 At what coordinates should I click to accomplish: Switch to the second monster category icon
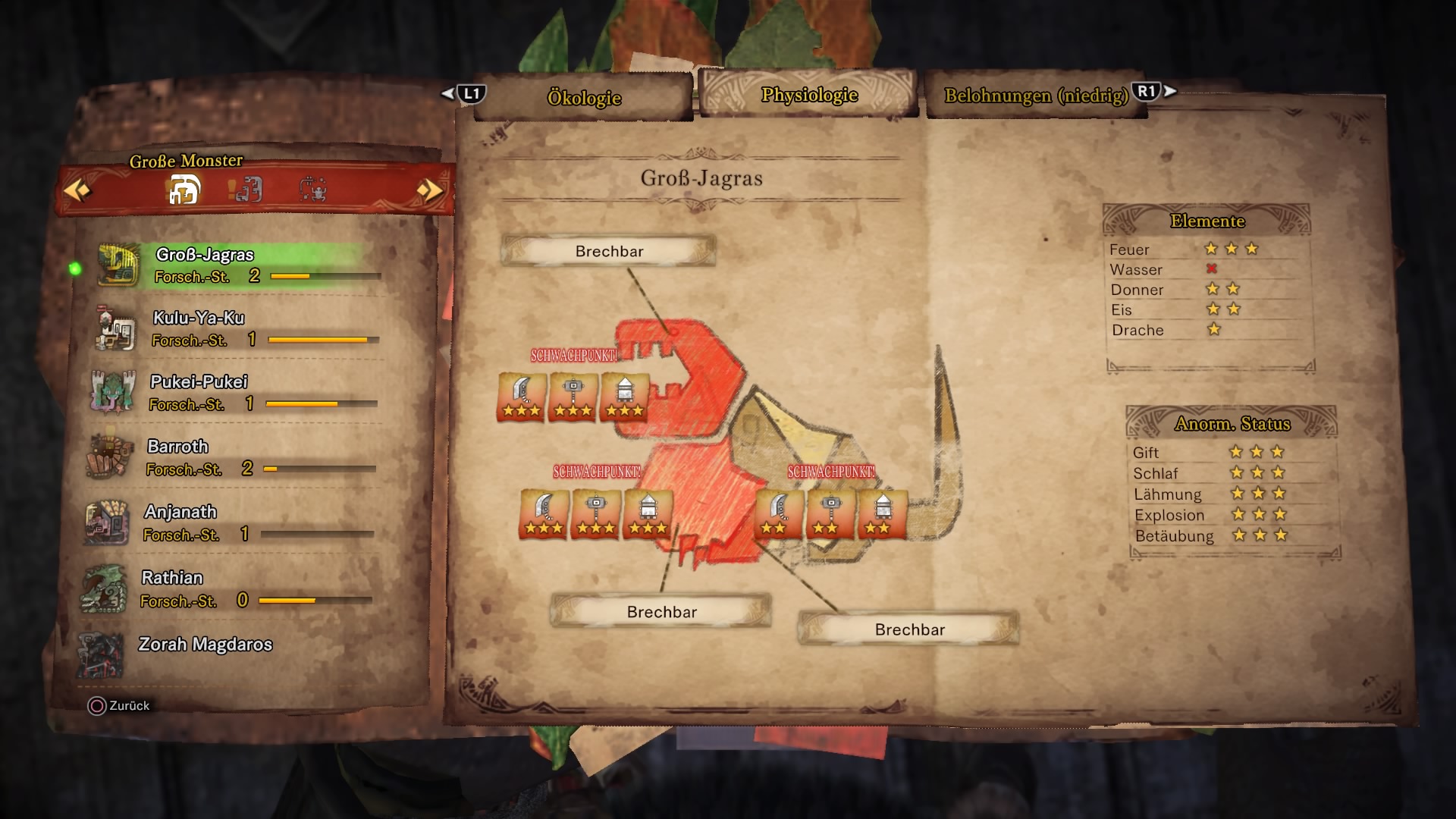pyautogui.click(x=247, y=189)
